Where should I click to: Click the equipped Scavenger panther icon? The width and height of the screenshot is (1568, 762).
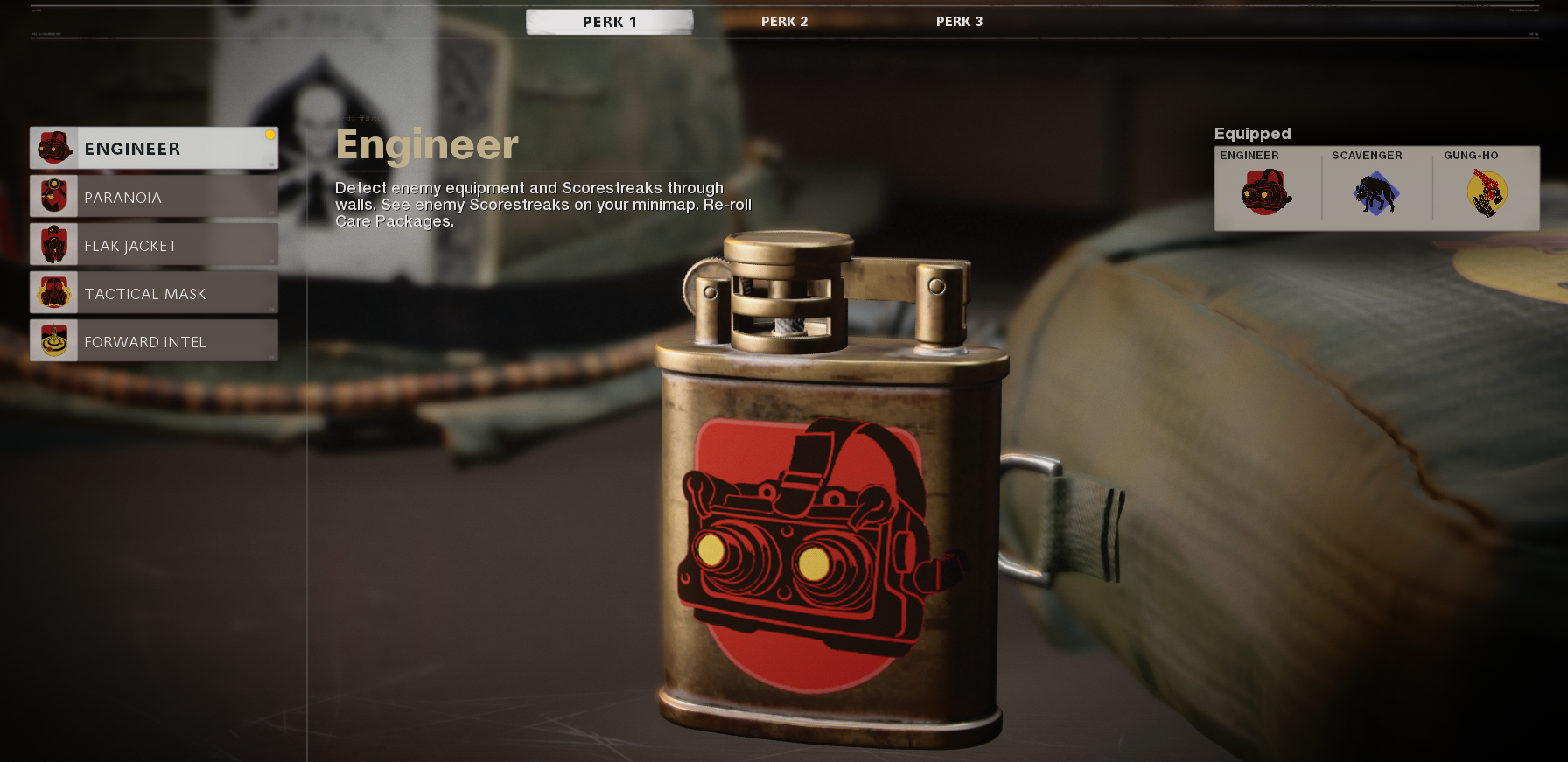[x=1375, y=194]
